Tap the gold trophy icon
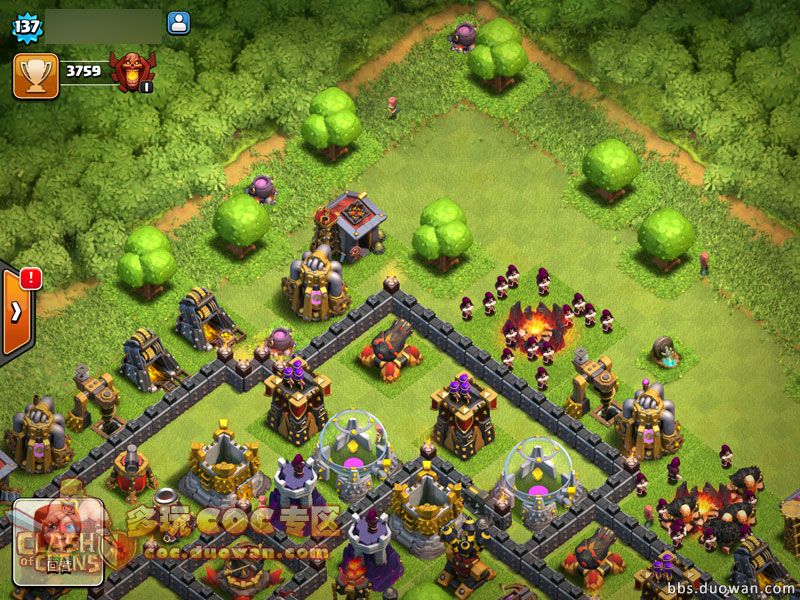The image size is (800, 600). [36, 75]
